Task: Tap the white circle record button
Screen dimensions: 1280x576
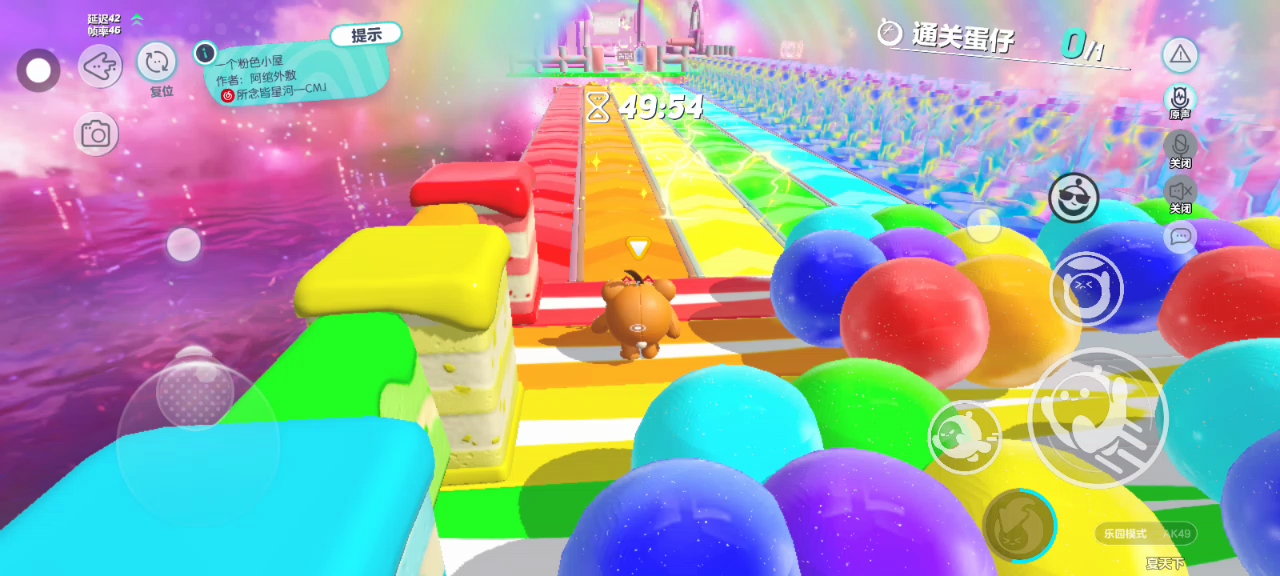Action: pyautogui.click(x=39, y=70)
